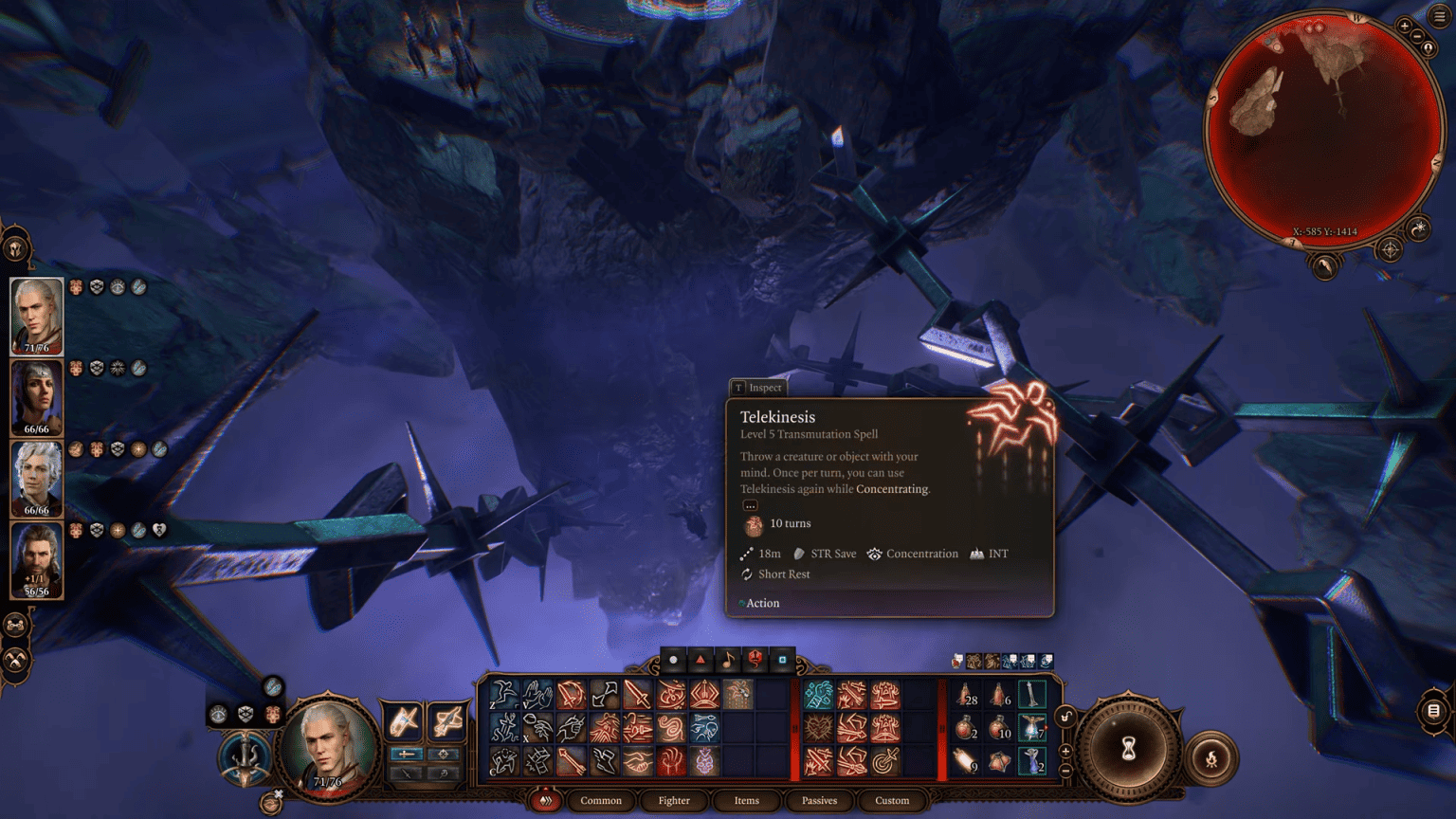This screenshot has height=819, width=1456.
Task: Ungroup the party with the chain toggle
Action: pyautogui.click(x=15, y=625)
